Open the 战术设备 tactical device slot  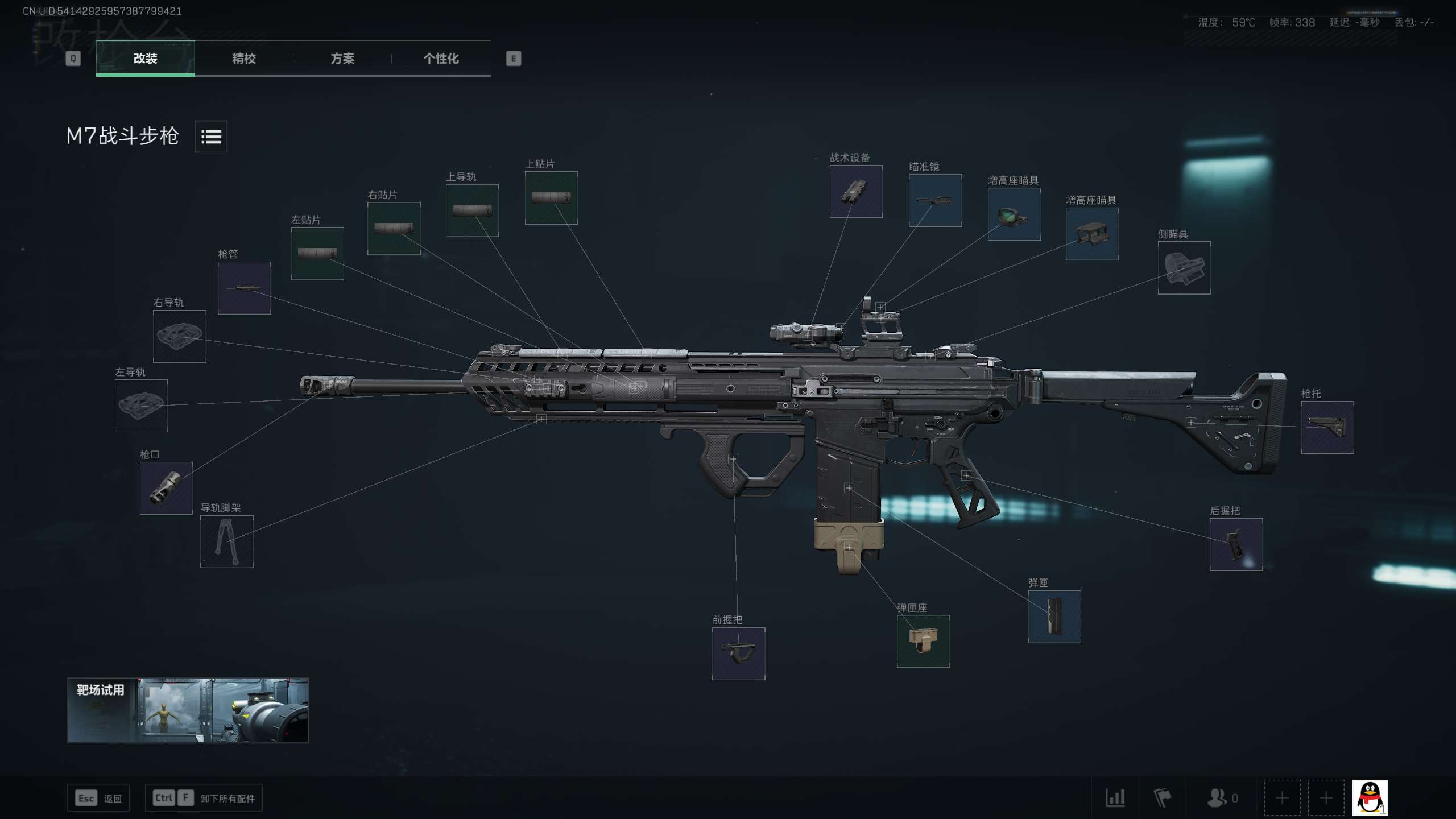(x=856, y=192)
